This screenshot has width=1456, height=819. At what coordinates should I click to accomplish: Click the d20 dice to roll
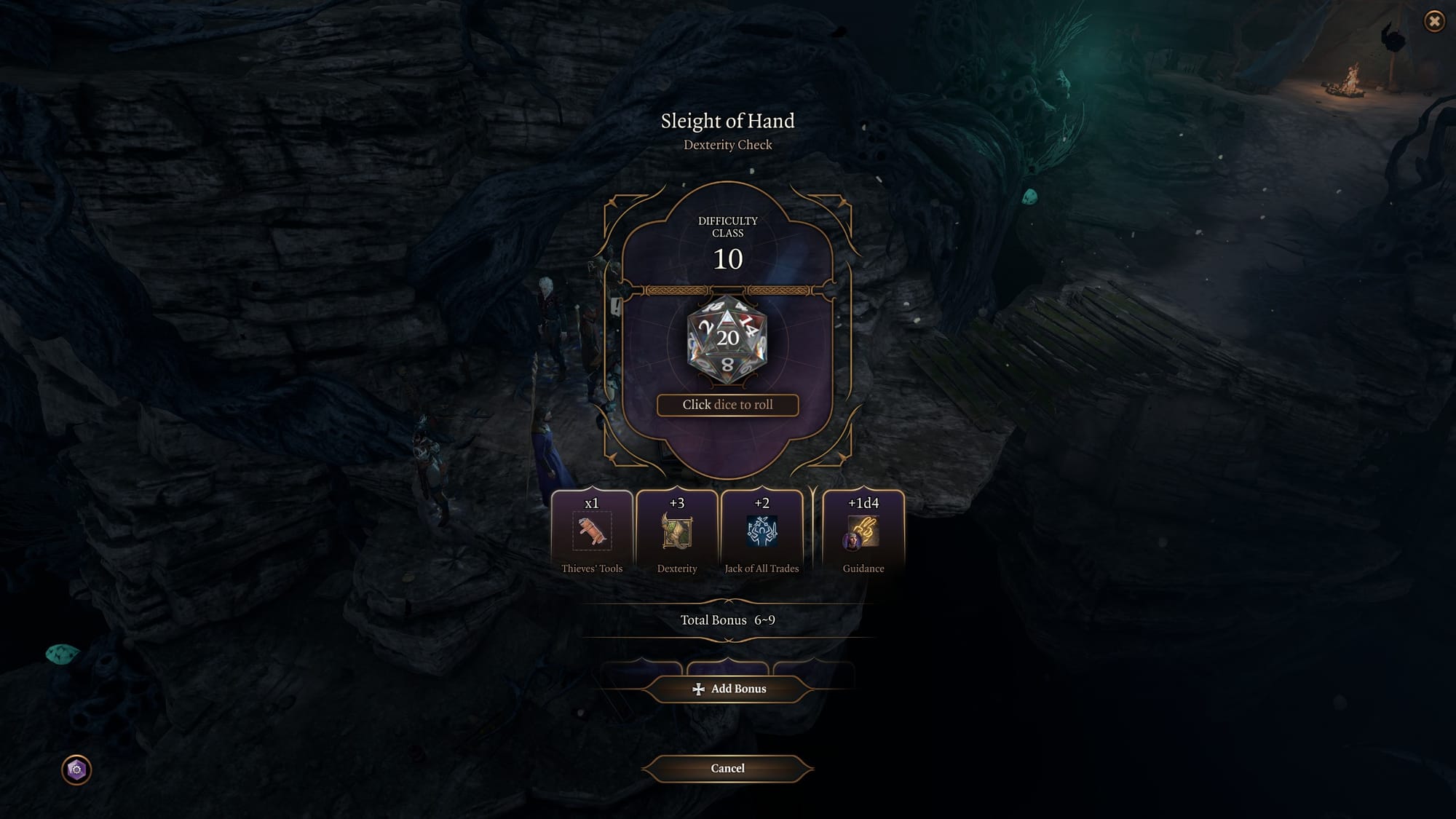tap(727, 339)
